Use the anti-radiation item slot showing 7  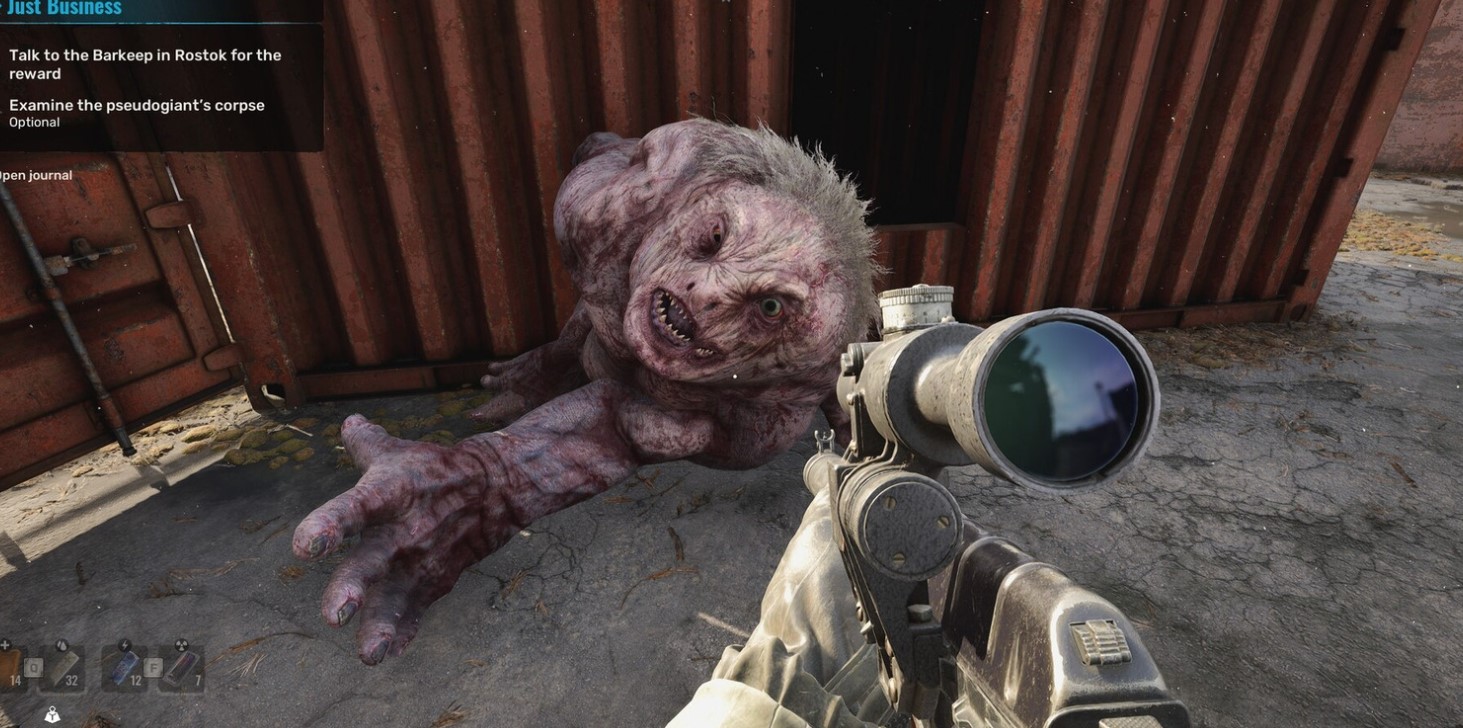(181, 667)
